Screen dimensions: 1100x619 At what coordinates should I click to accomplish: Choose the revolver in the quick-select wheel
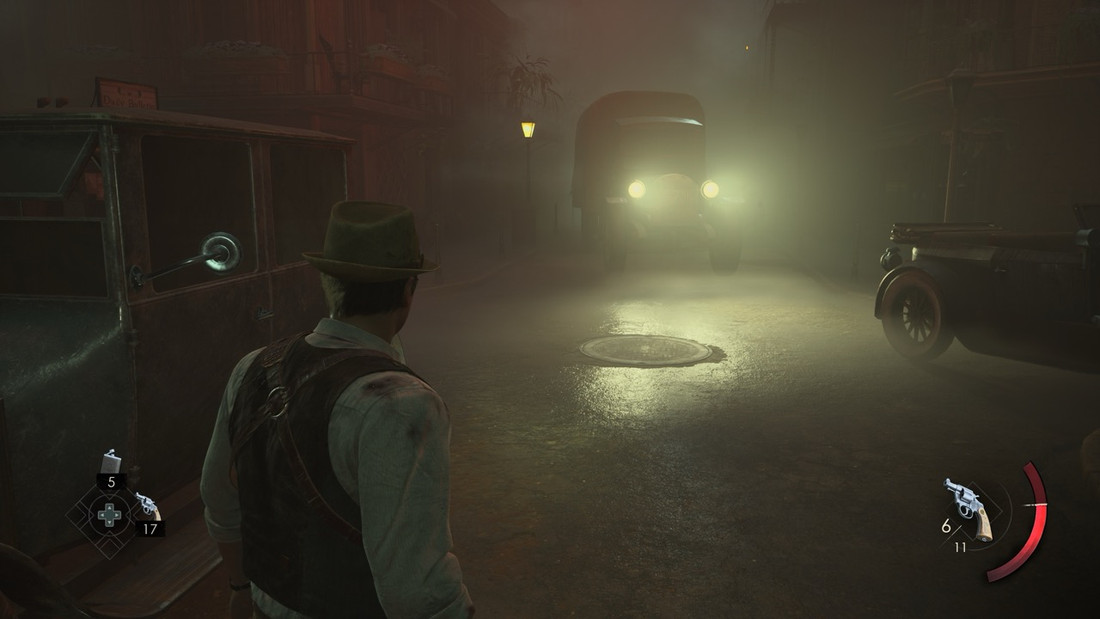[147, 506]
